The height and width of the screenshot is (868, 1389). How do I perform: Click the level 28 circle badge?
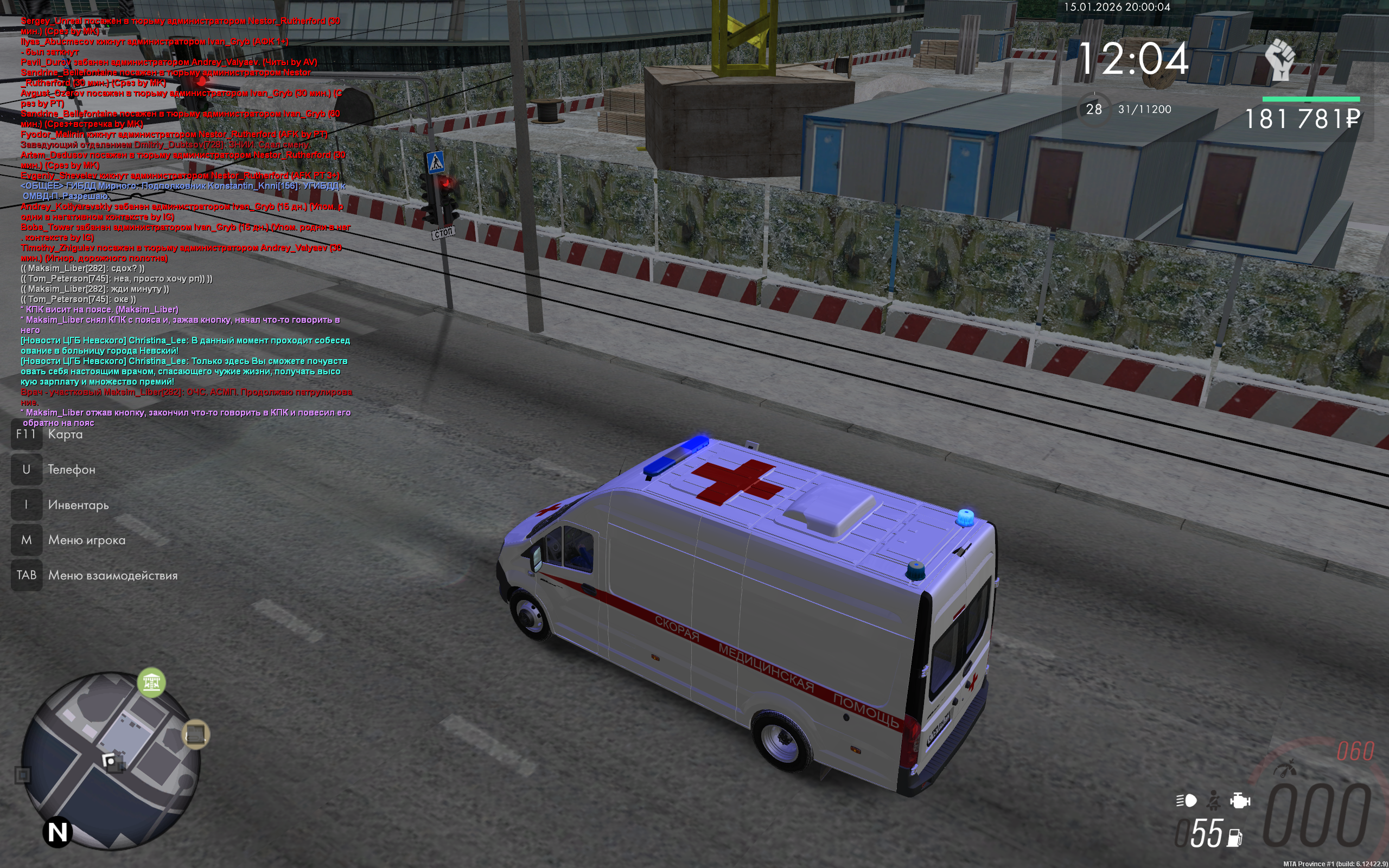[x=1093, y=109]
